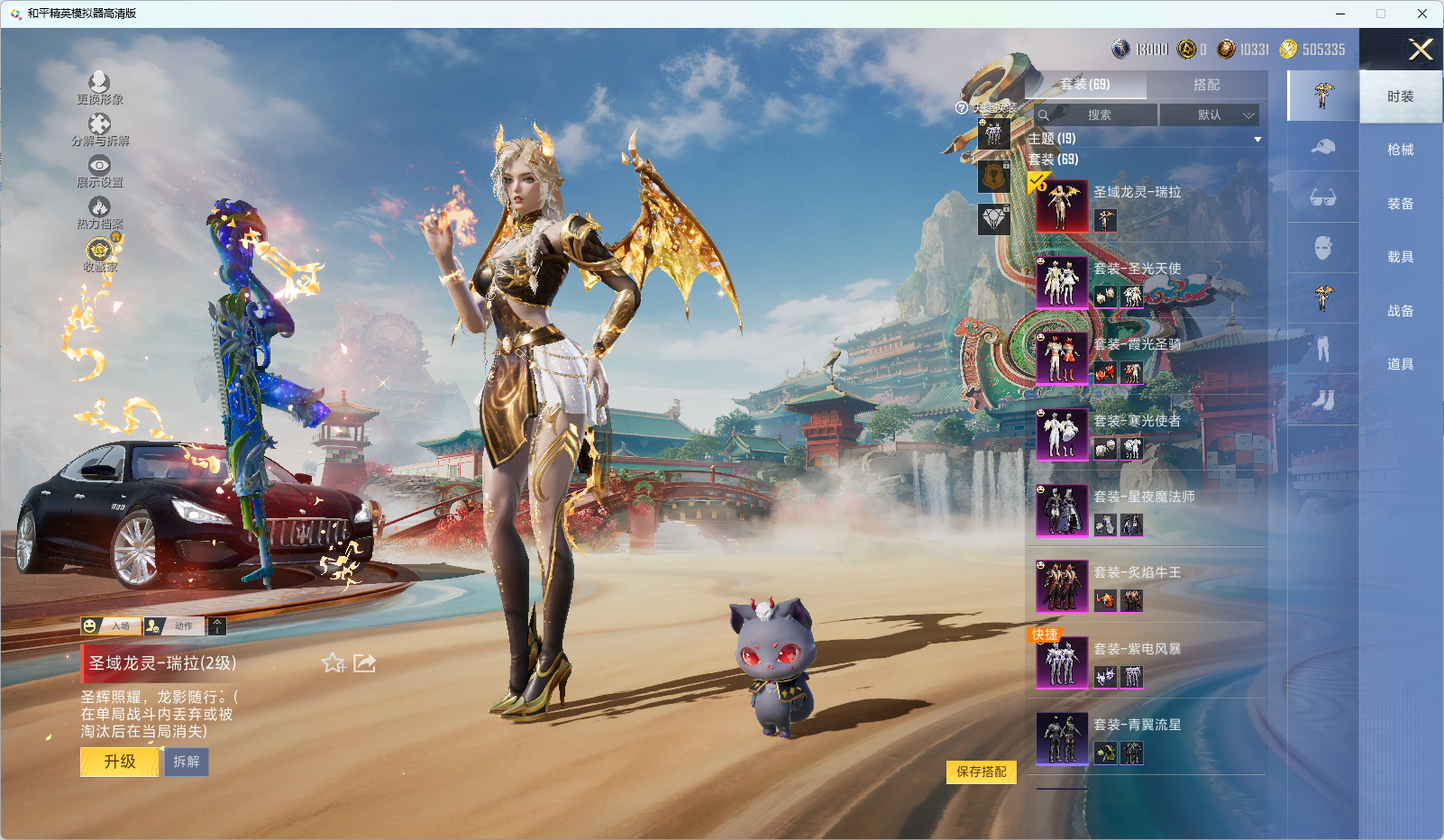Open the 载具 vehicles category
This screenshot has height=840, width=1444.
(x=1400, y=257)
